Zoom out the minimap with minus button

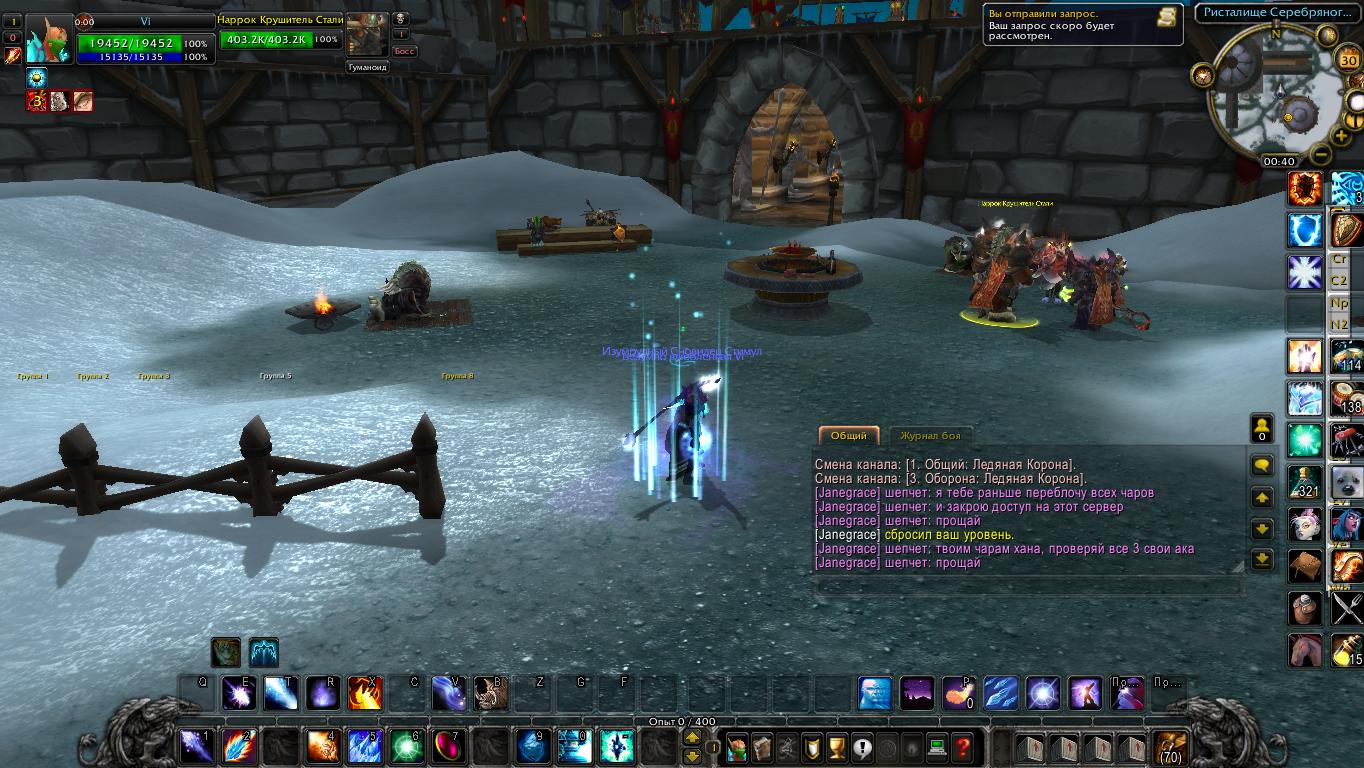click(x=1321, y=155)
